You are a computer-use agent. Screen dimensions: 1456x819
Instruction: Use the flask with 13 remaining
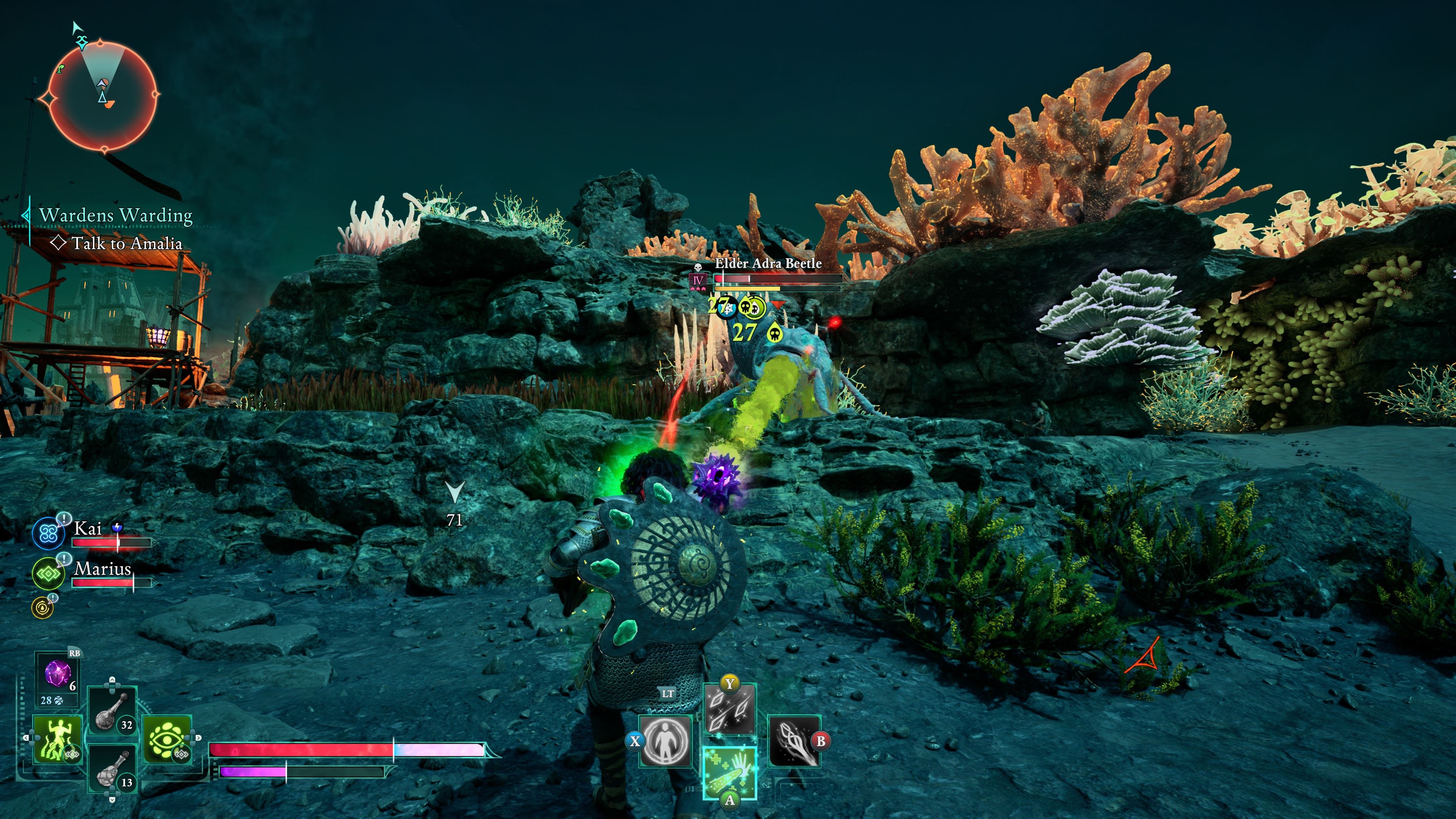(113, 769)
